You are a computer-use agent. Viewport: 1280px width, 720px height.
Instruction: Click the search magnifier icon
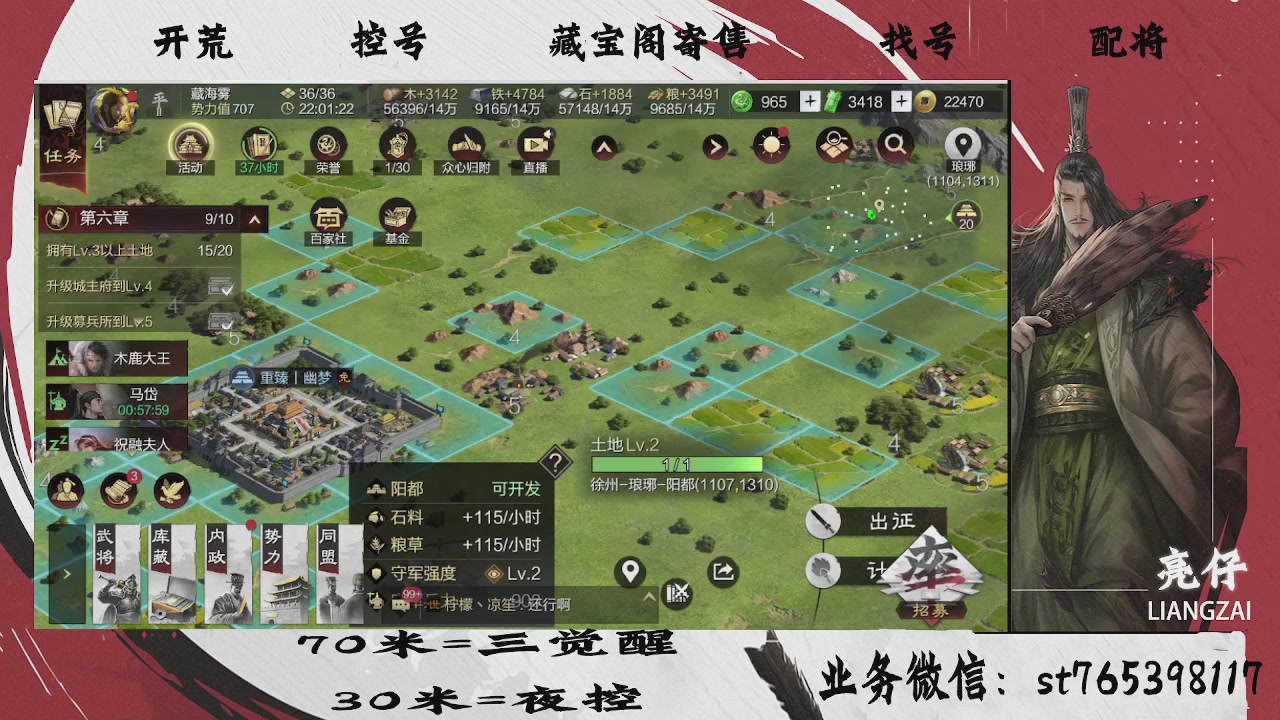893,144
